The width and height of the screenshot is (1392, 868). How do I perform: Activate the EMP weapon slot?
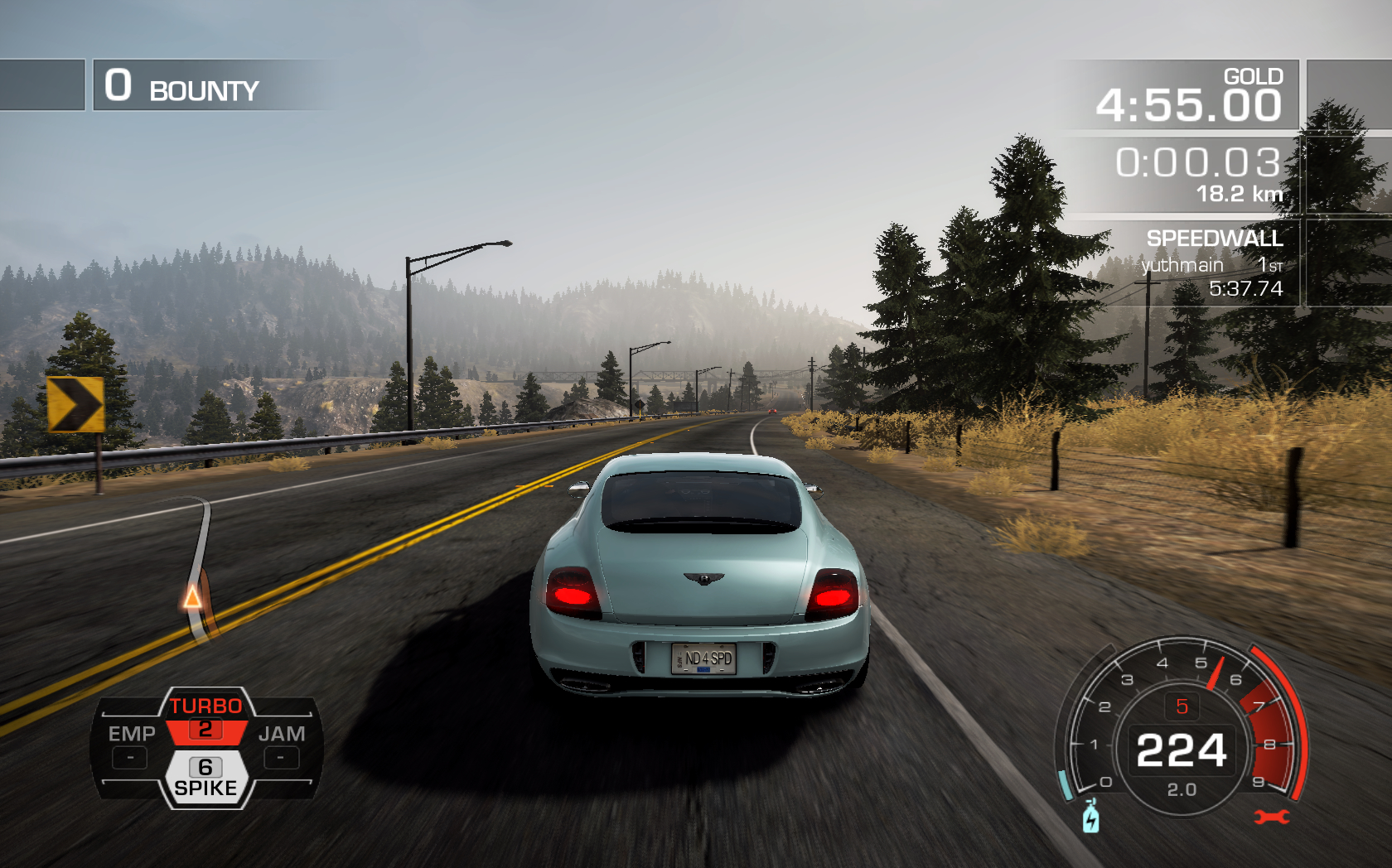coord(131,745)
